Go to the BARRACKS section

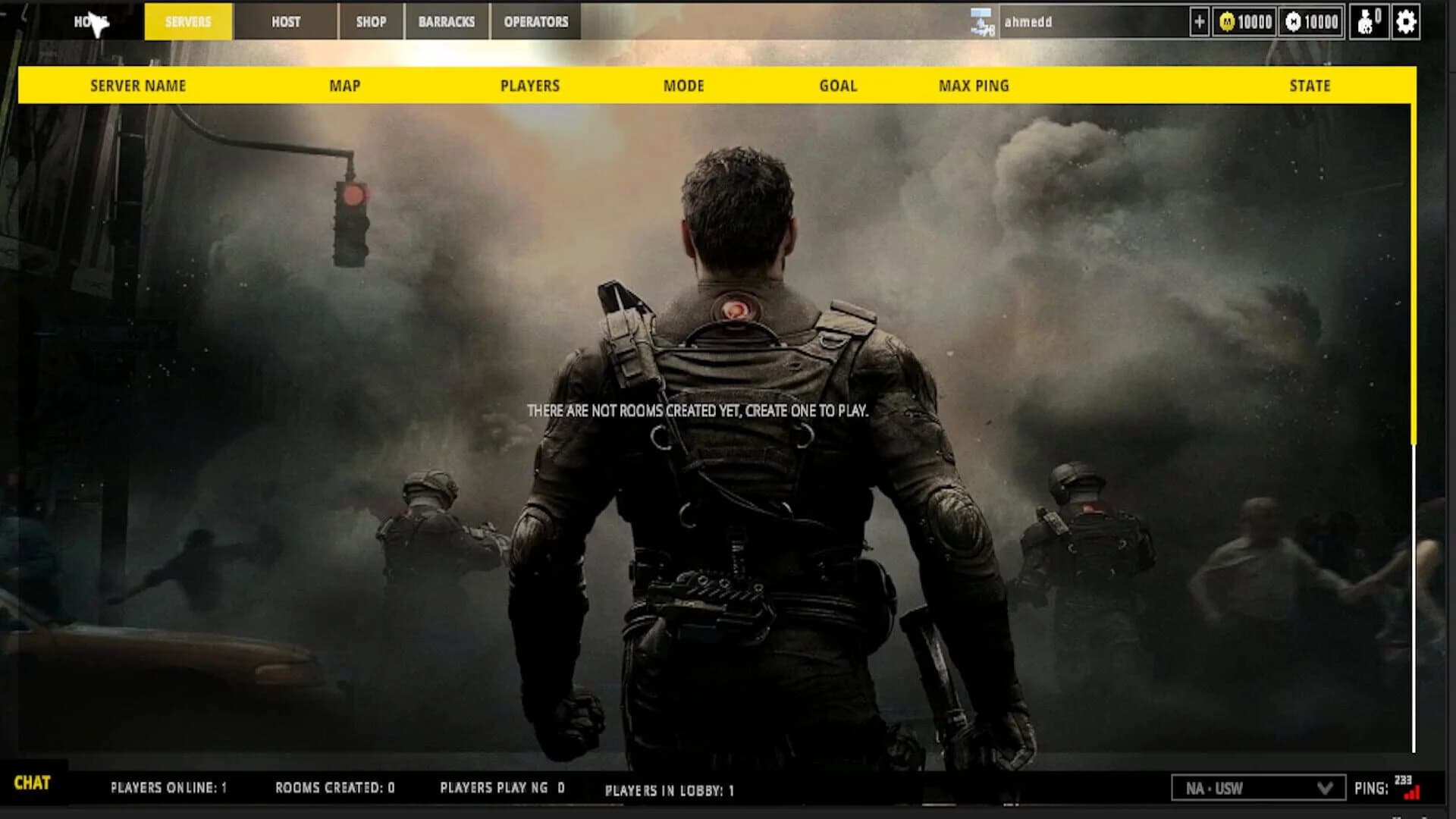[448, 22]
